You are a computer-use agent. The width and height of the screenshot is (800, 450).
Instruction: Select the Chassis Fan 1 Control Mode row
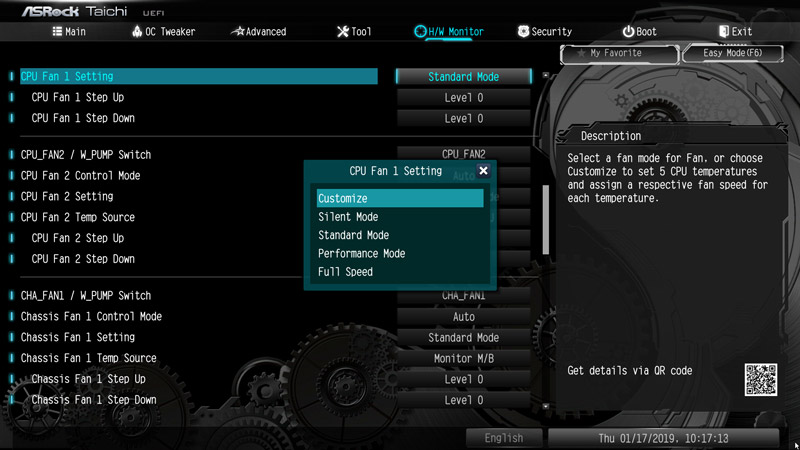91,317
